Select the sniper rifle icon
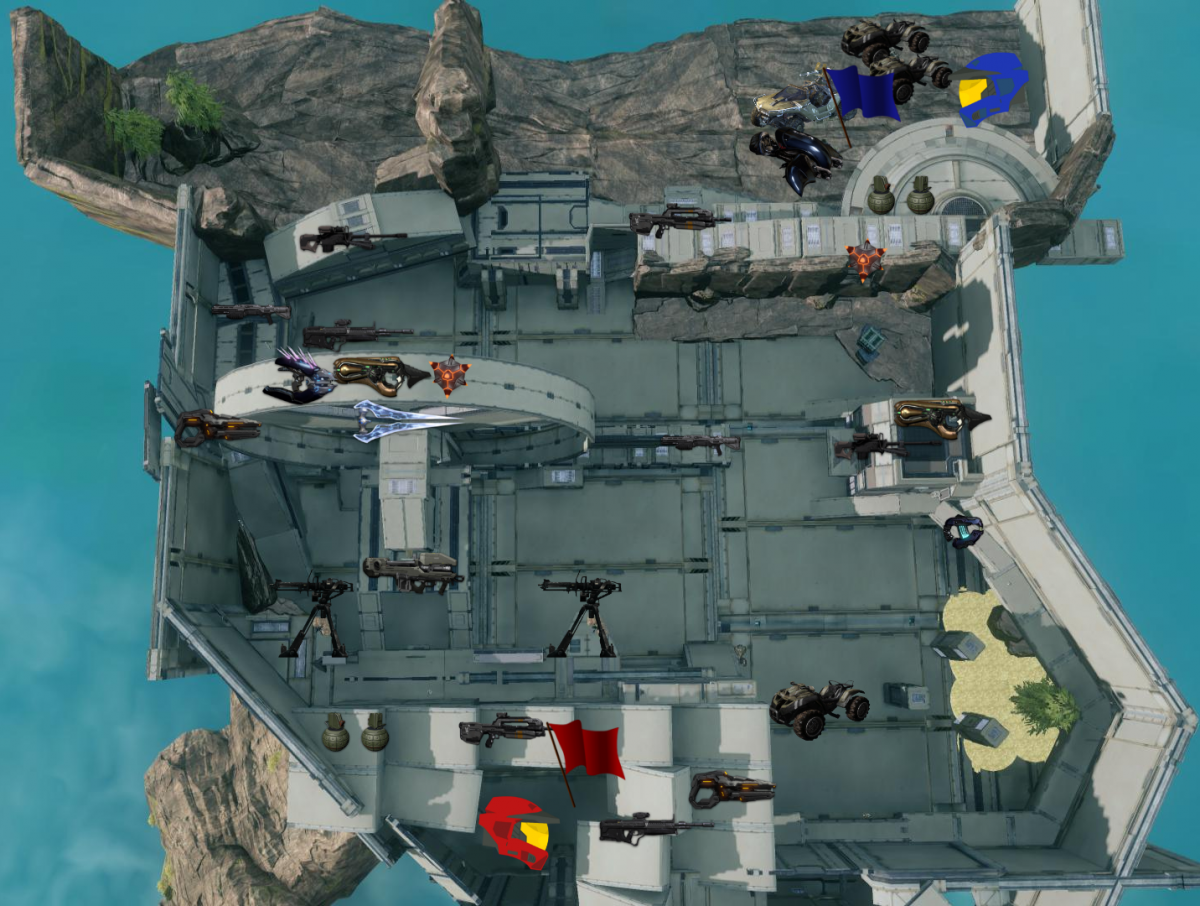Screen dimensions: 1200x906 pyautogui.click(x=352, y=238)
